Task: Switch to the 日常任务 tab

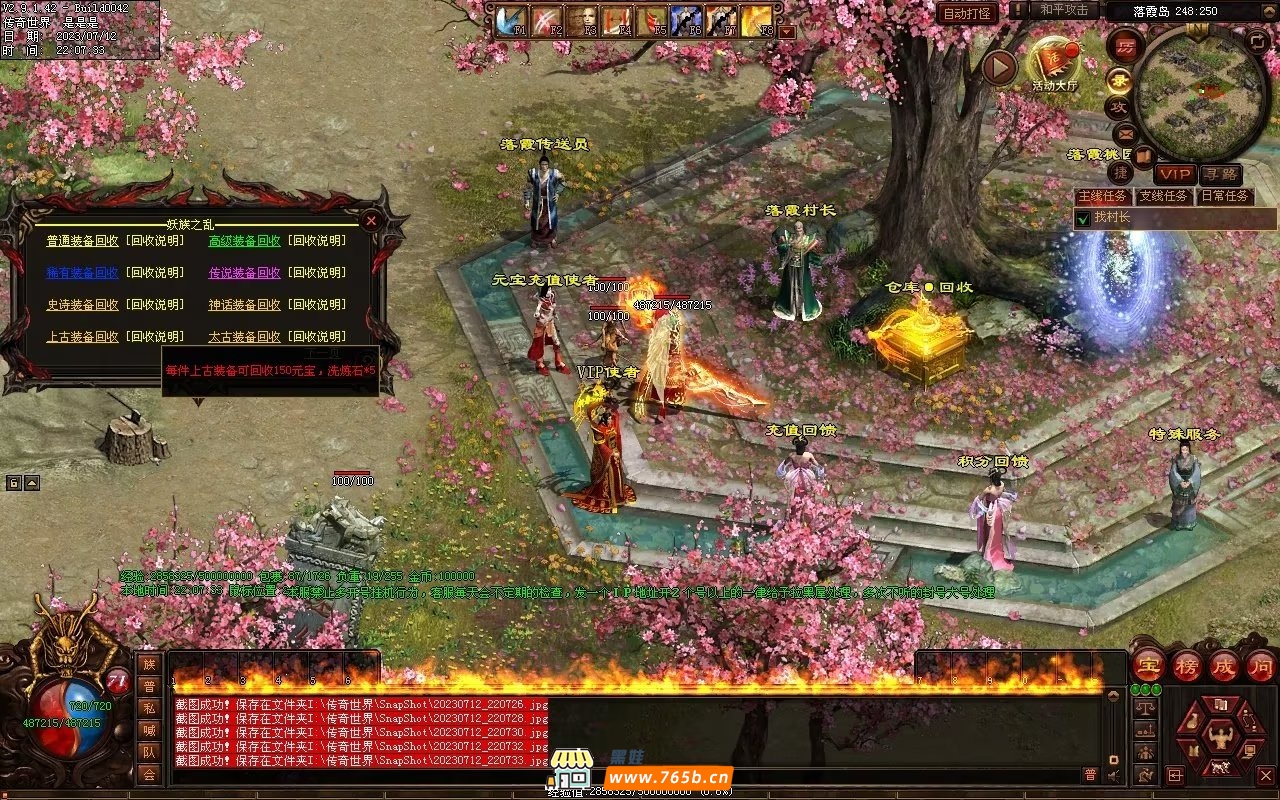Action: coord(1224,196)
